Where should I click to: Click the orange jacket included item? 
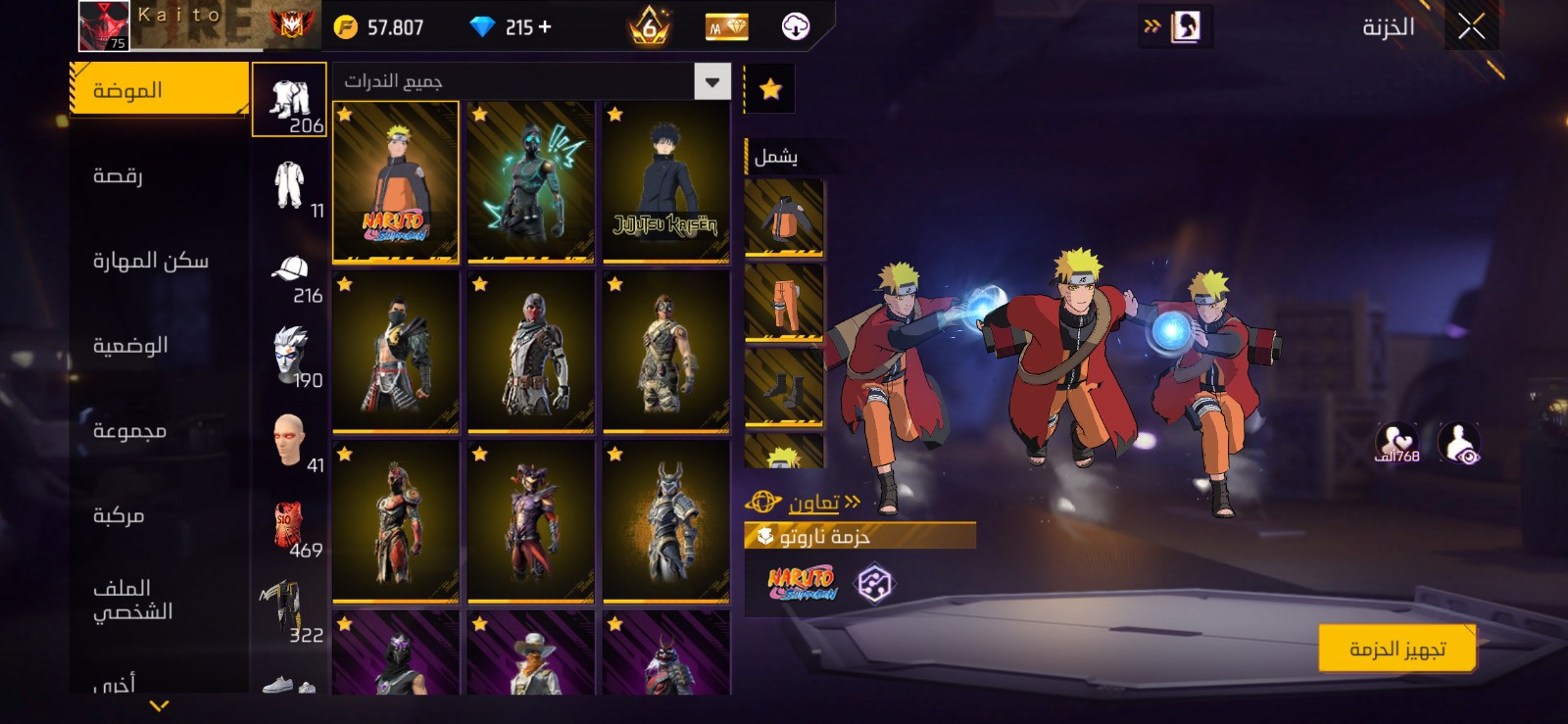coord(783,217)
